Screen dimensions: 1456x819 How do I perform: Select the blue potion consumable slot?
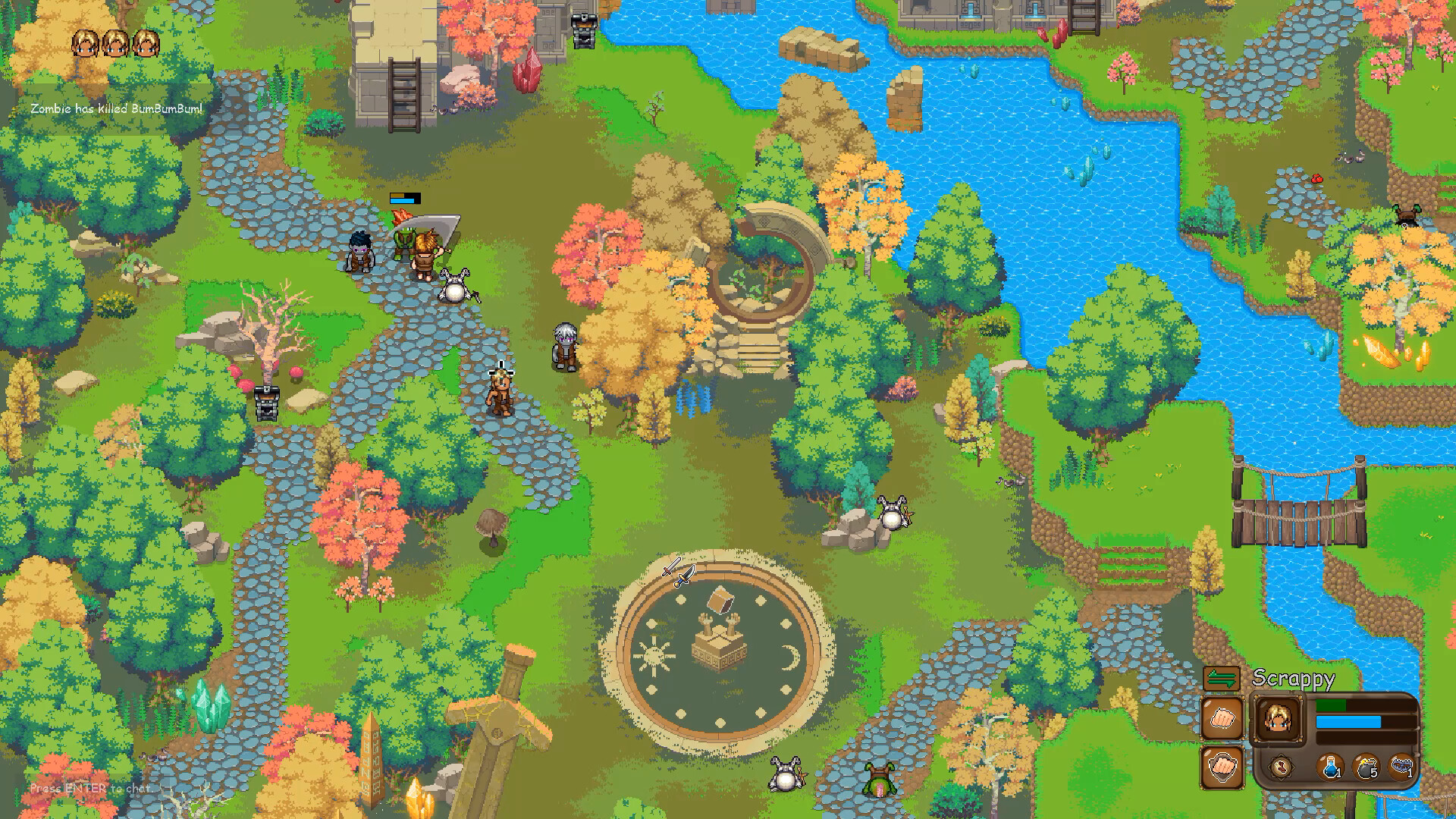tap(1331, 767)
